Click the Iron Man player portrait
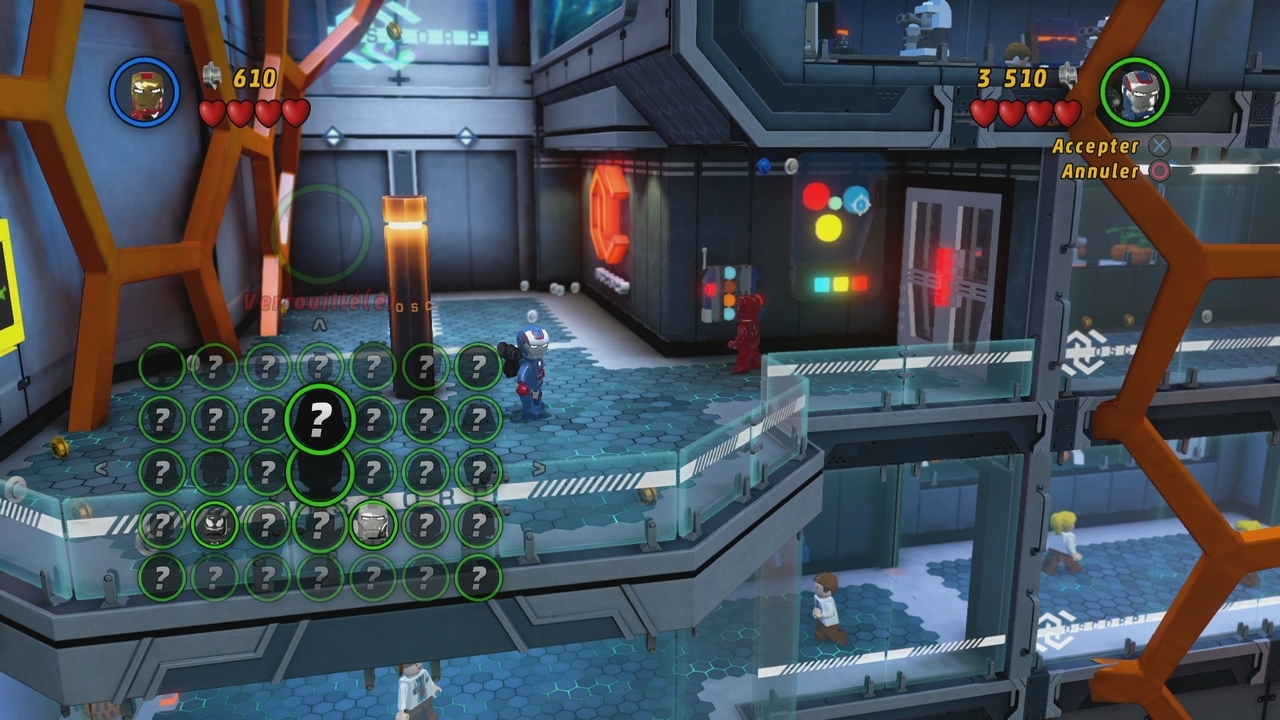The image size is (1280, 720). point(145,92)
